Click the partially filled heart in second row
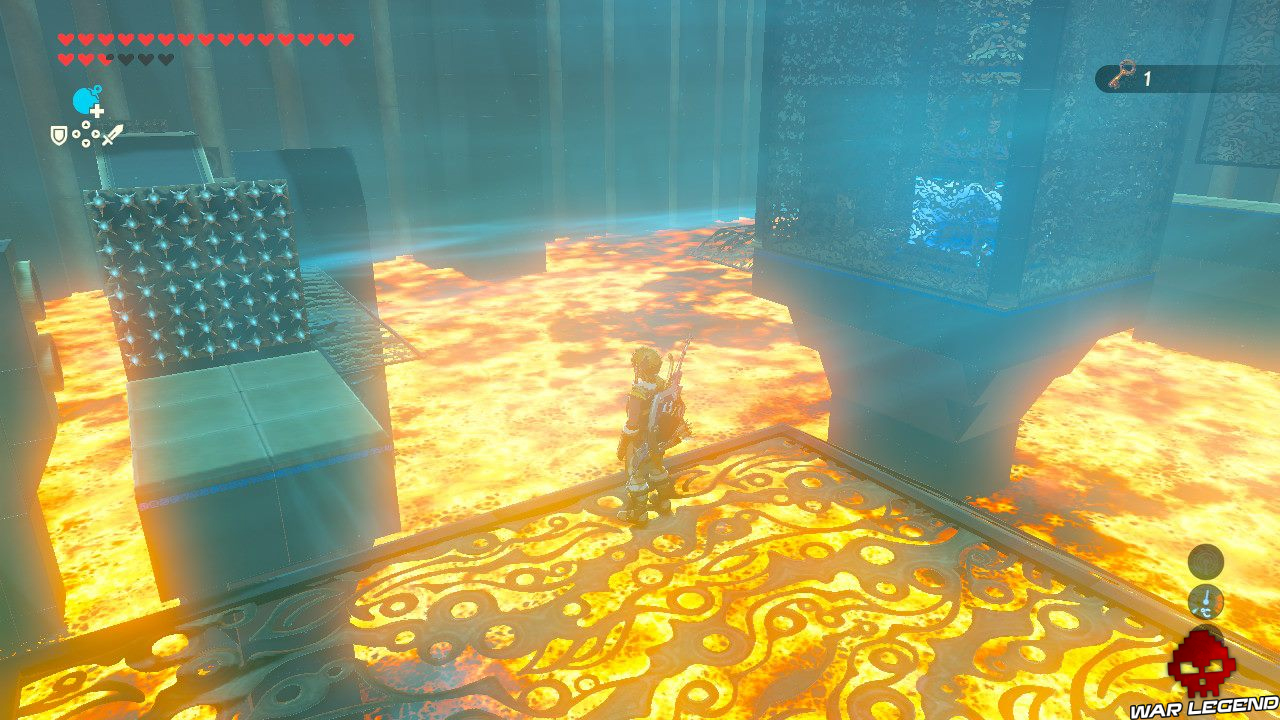The width and height of the screenshot is (1280, 720). 103,57
